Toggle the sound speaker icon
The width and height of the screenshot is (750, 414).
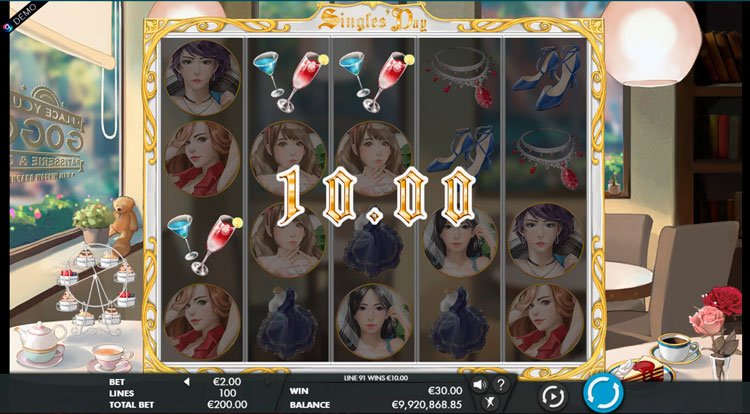click(x=479, y=384)
